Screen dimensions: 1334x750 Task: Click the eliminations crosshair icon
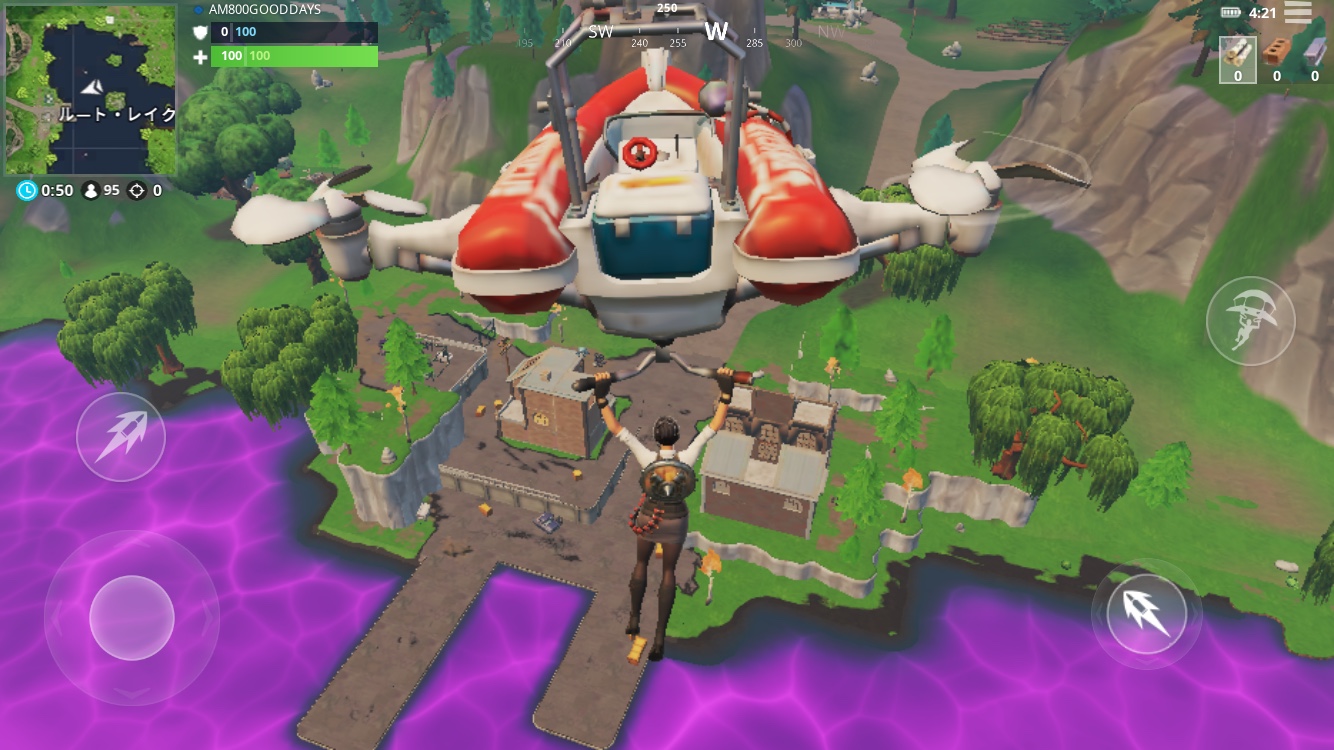(x=139, y=190)
